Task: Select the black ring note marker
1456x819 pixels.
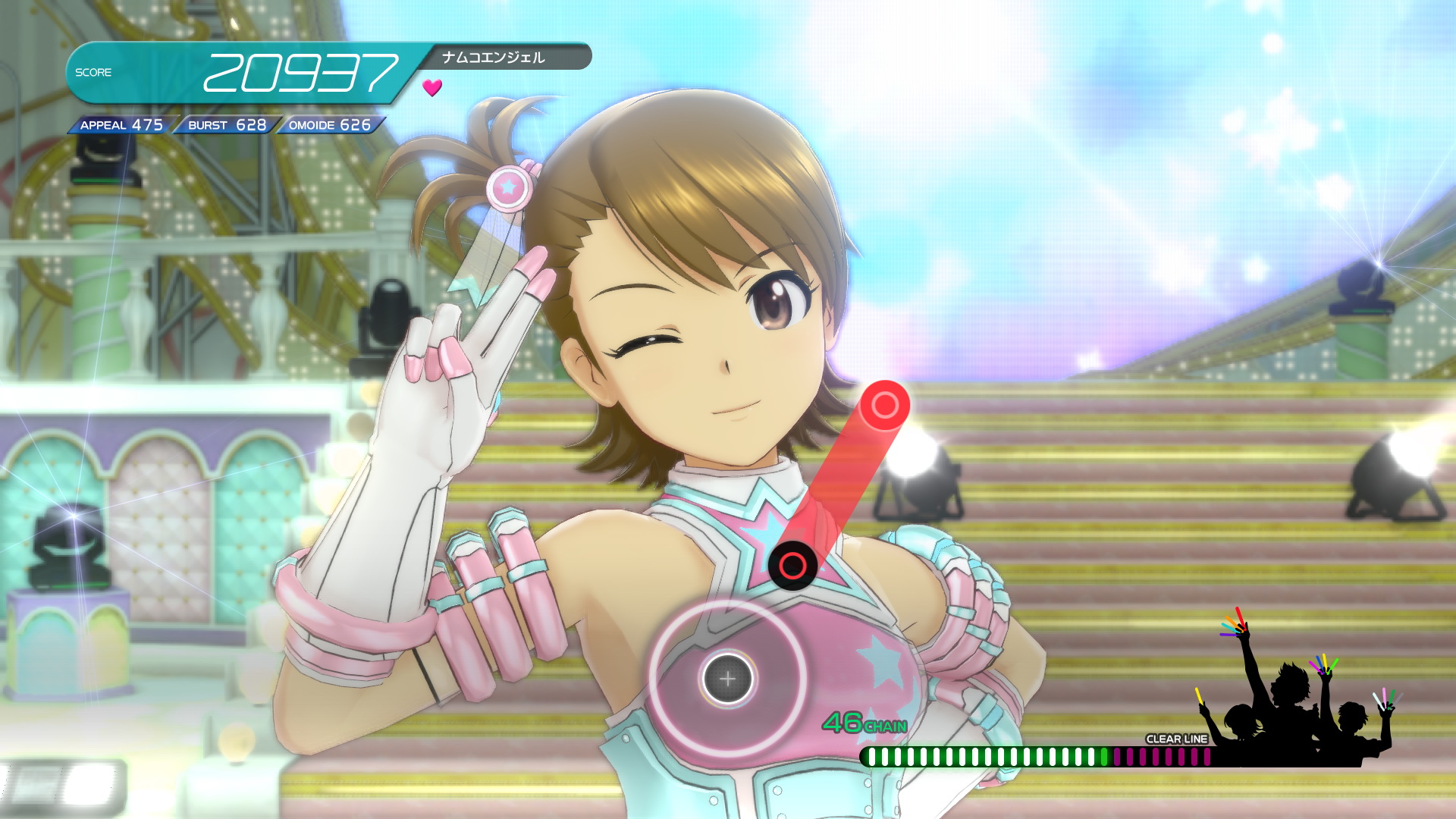Action: click(x=792, y=566)
